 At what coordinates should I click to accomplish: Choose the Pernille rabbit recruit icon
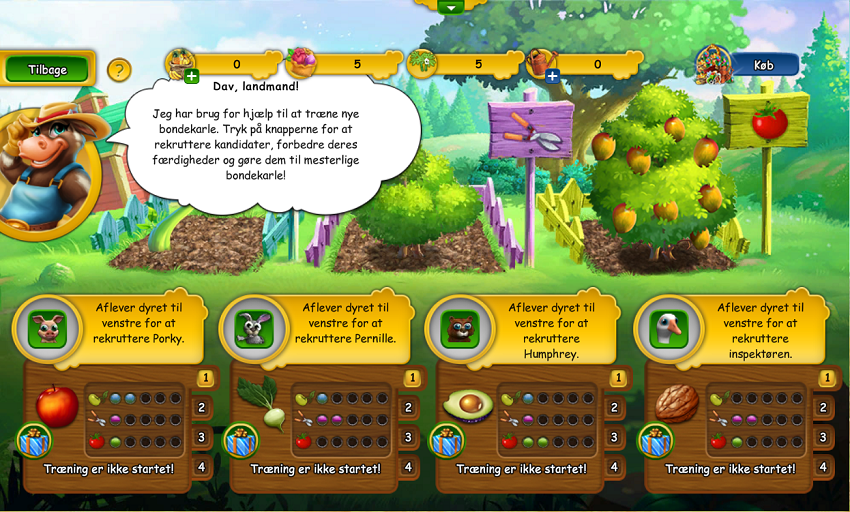253,329
